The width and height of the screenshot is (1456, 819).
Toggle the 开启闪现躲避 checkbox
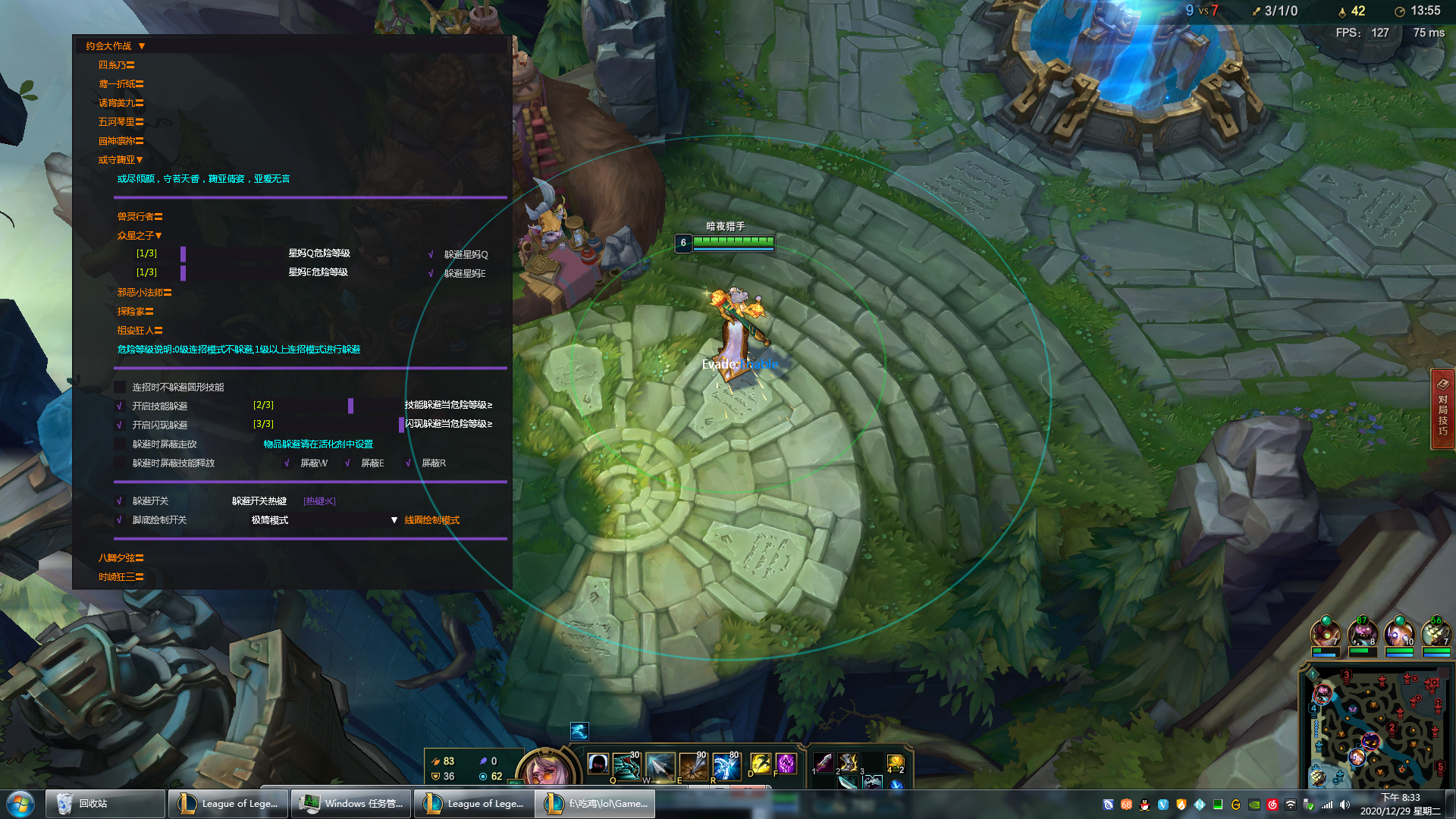click(120, 425)
